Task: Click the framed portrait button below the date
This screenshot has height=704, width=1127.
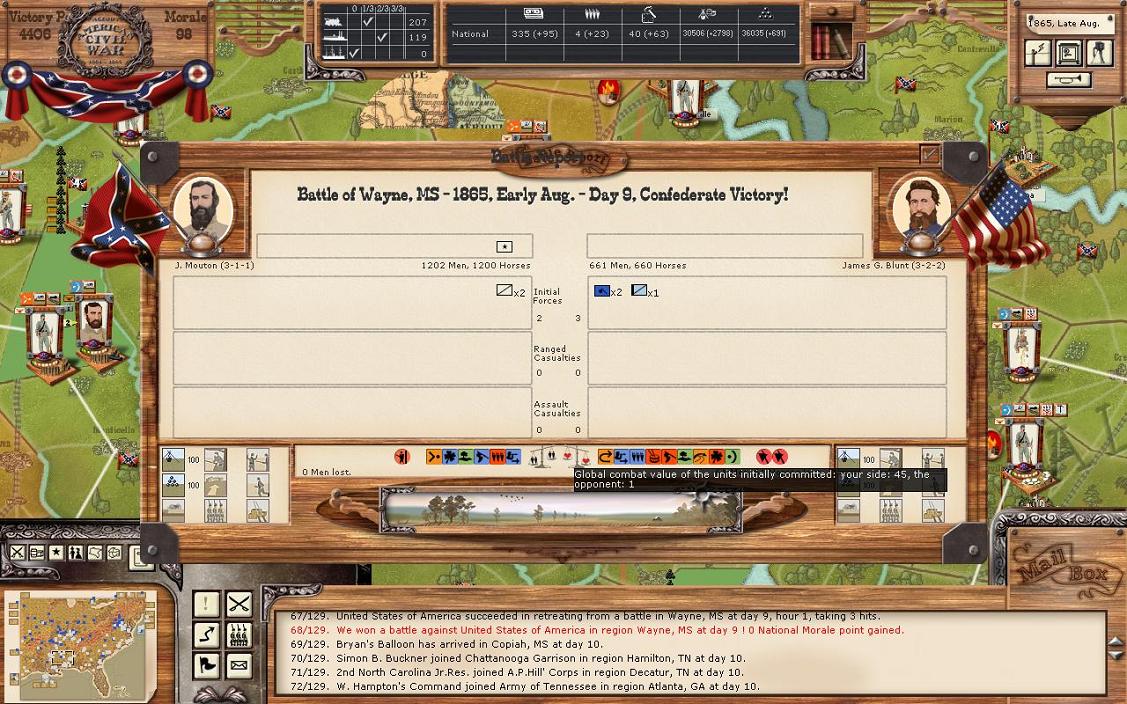Action: pos(1069,53)
